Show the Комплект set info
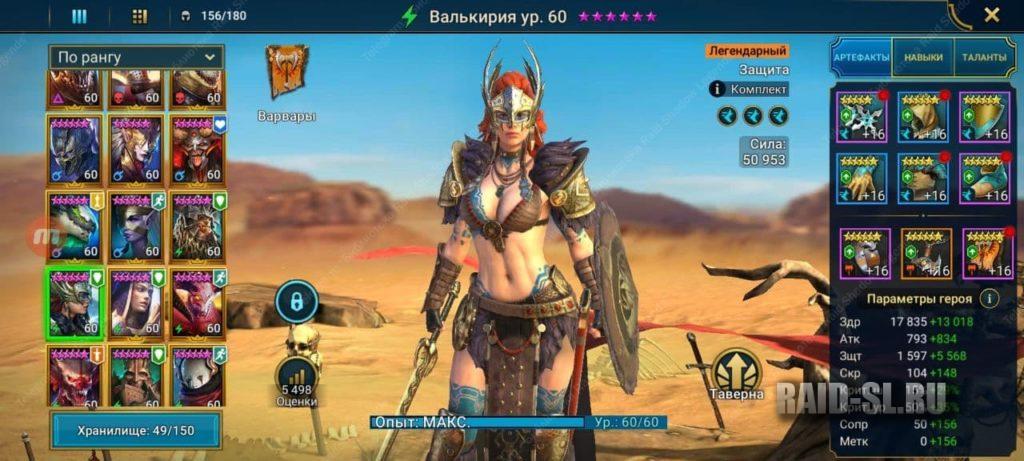The width and height of the screenshot is (1024, 461). pyautogui.click(x=750, y=89)
